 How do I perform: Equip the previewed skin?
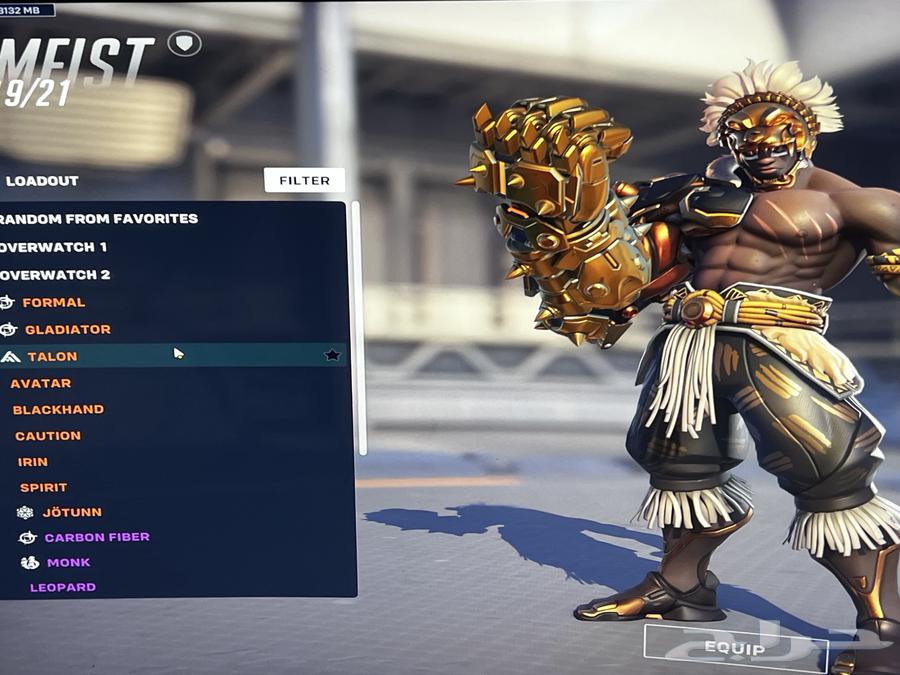735,649
